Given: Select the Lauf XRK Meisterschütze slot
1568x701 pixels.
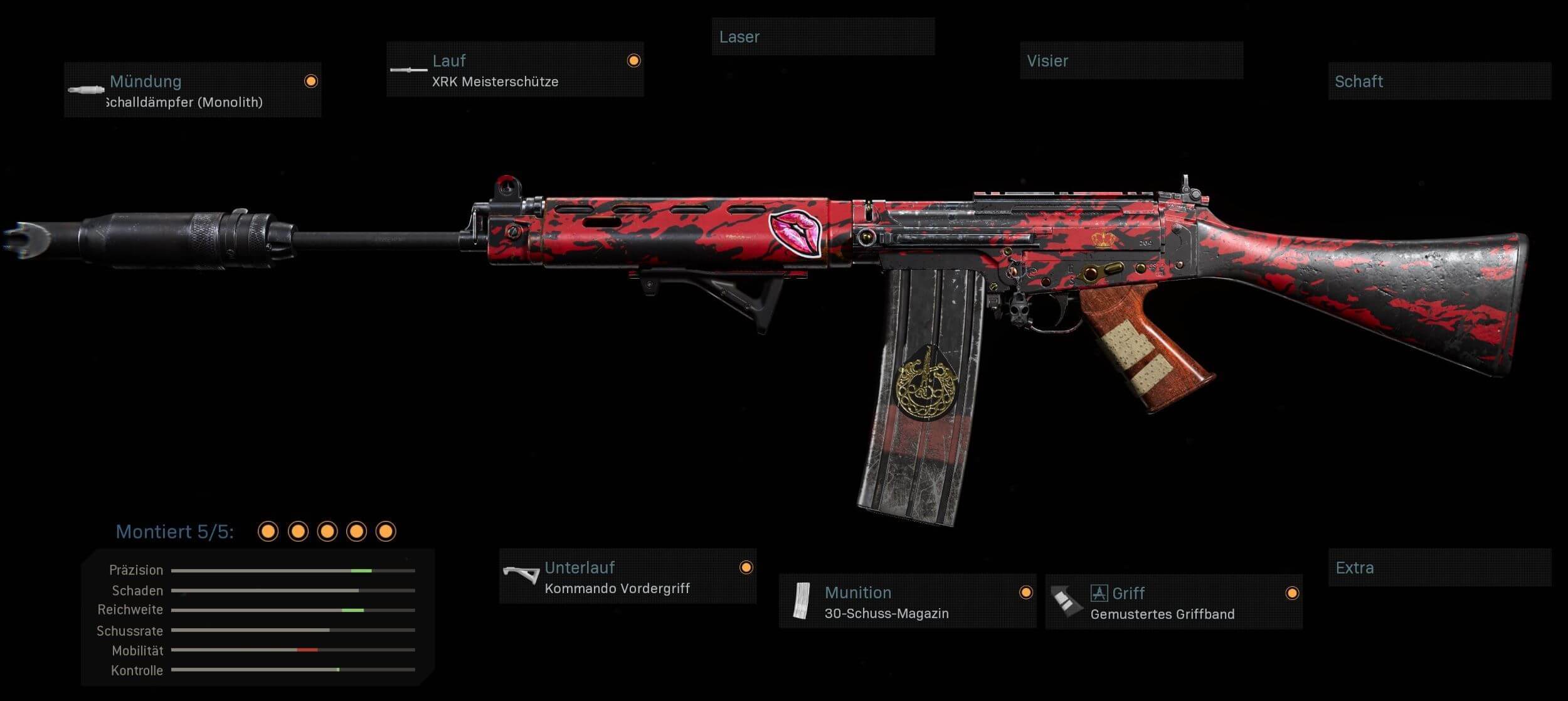Looking at the screenshot, I should point(515,70).
